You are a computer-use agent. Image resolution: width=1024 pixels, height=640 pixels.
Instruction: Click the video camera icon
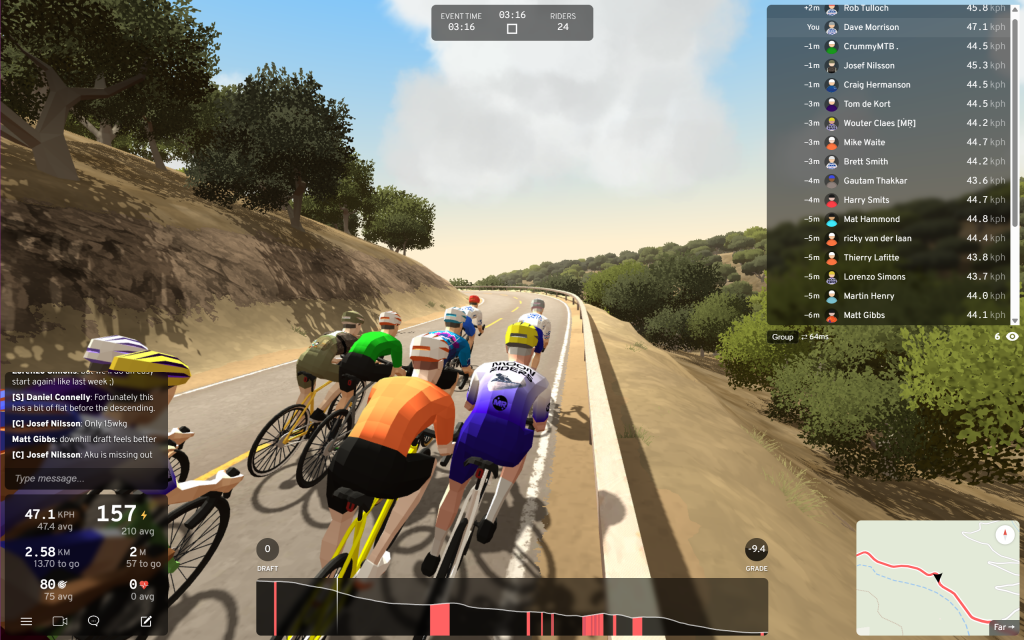pyautogui.click(x=60, y=621)
